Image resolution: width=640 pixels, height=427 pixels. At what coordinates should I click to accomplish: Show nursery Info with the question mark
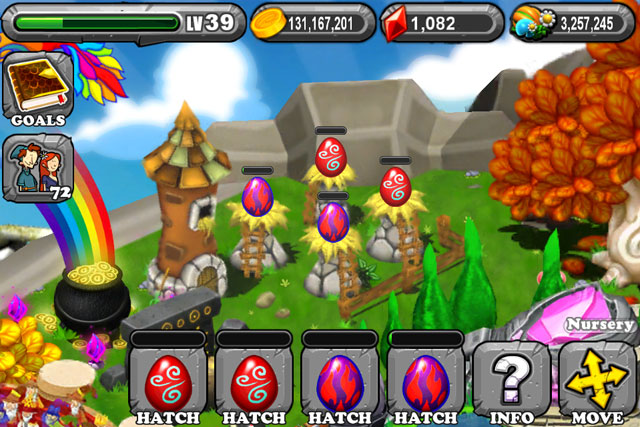(510, 379)
